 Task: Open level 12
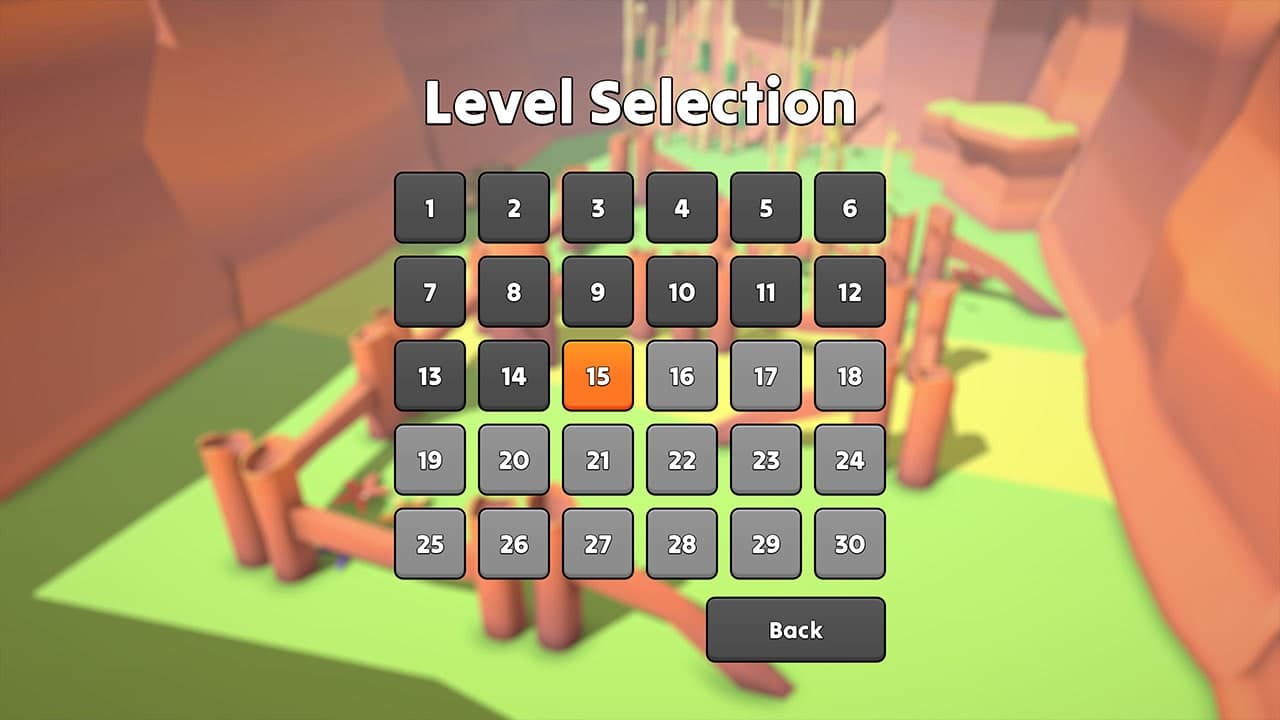[x=849, y=293]
